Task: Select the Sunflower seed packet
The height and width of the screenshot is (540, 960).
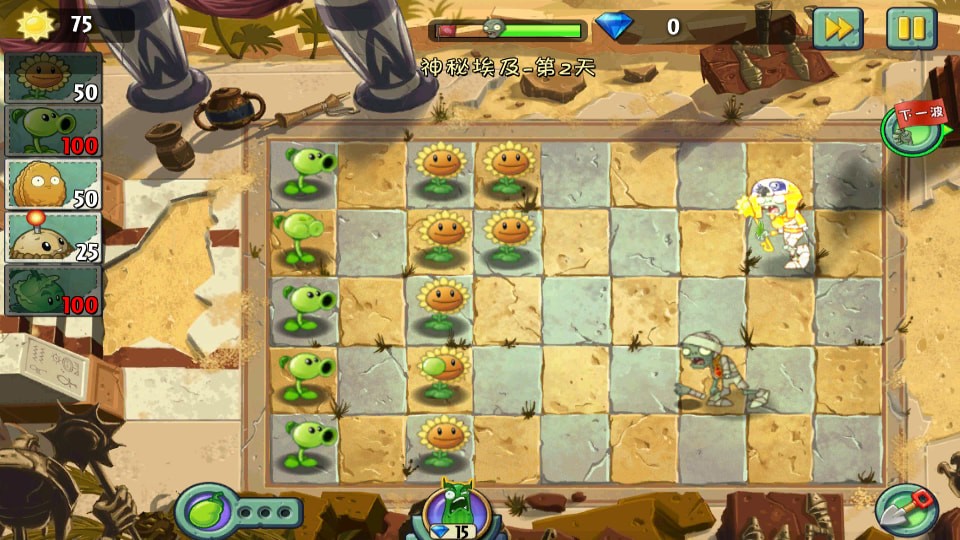Action: tap(54, 78)
